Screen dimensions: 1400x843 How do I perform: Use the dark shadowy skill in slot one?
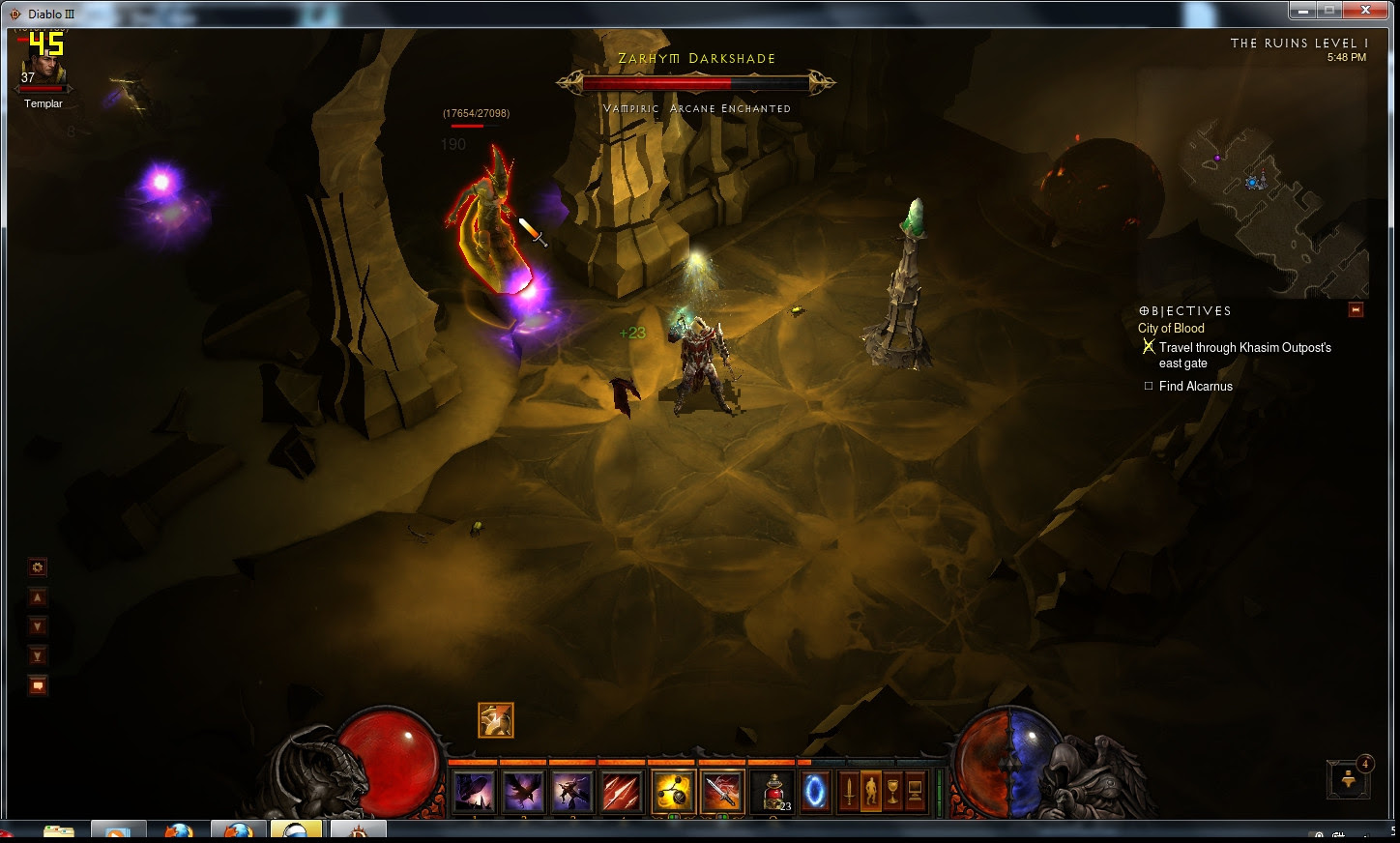[x=474, y=792]
